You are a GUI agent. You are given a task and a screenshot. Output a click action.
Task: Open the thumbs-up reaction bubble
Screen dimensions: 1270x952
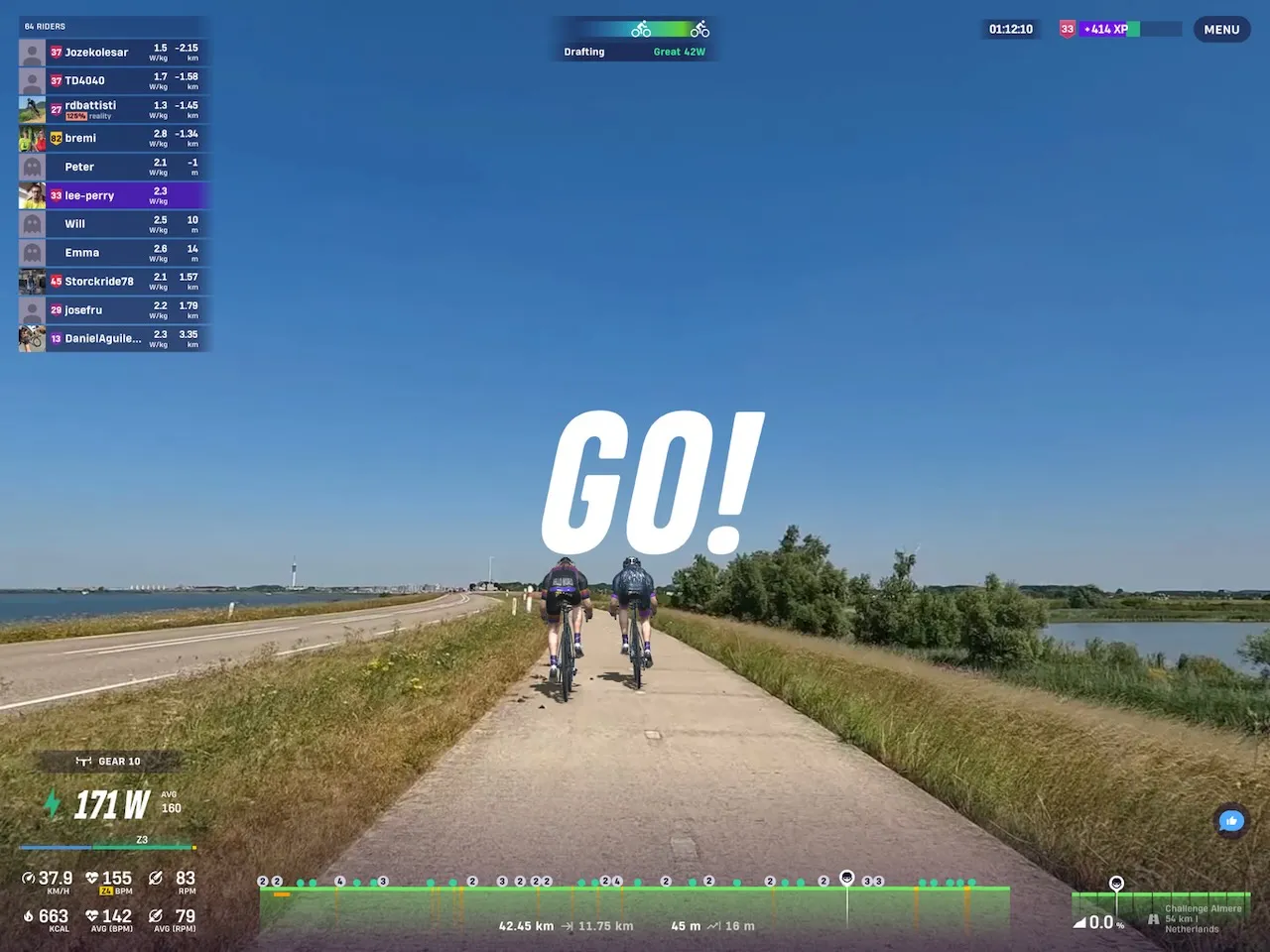click(1230, 821)
